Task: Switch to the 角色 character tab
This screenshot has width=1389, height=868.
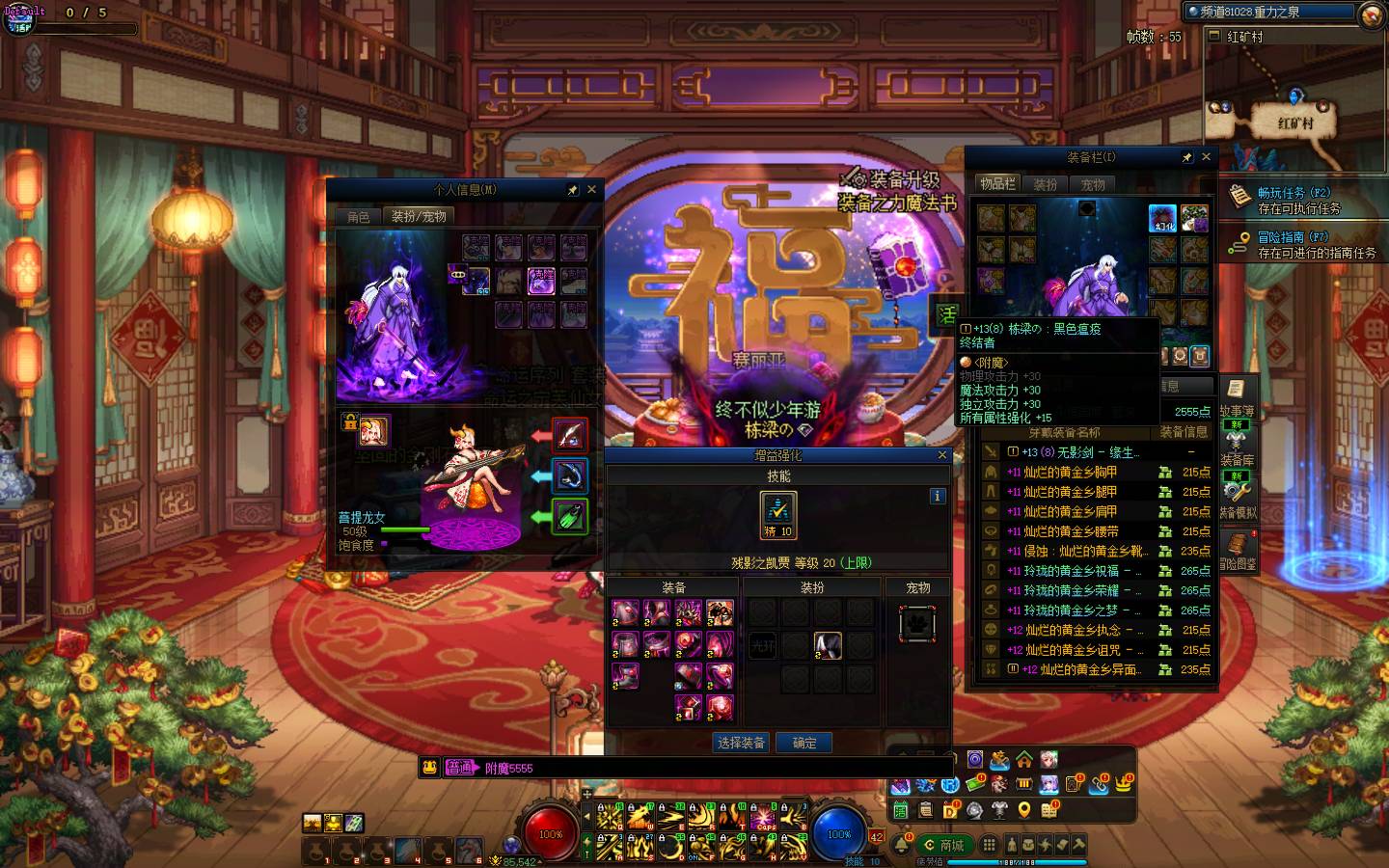Action: 359,217
